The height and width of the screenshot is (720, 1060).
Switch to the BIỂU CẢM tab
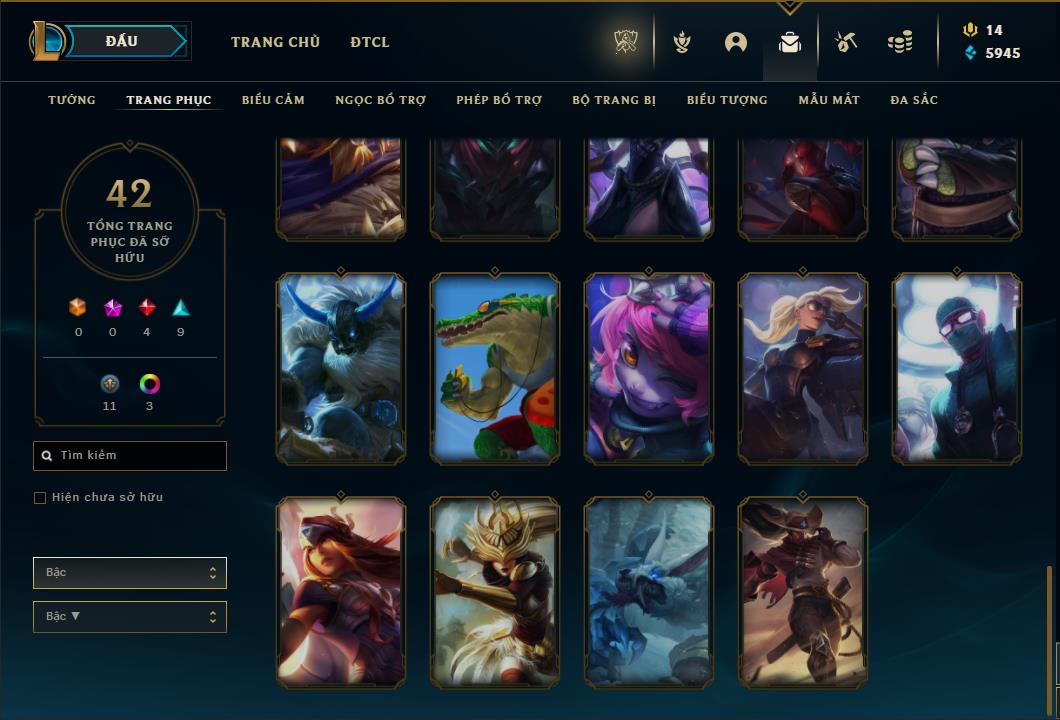(273, 100)
